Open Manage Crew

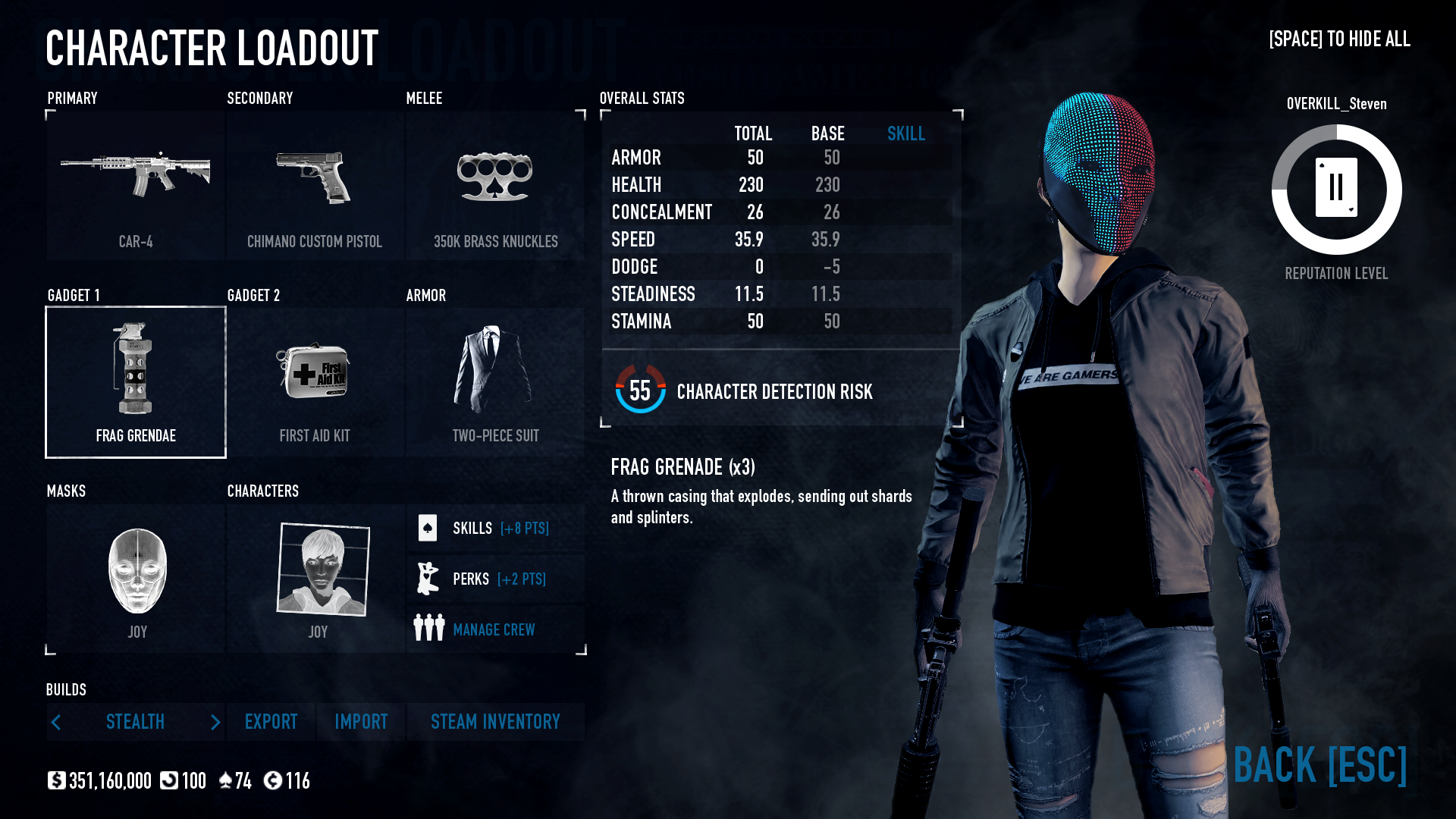tap(493, 629)
